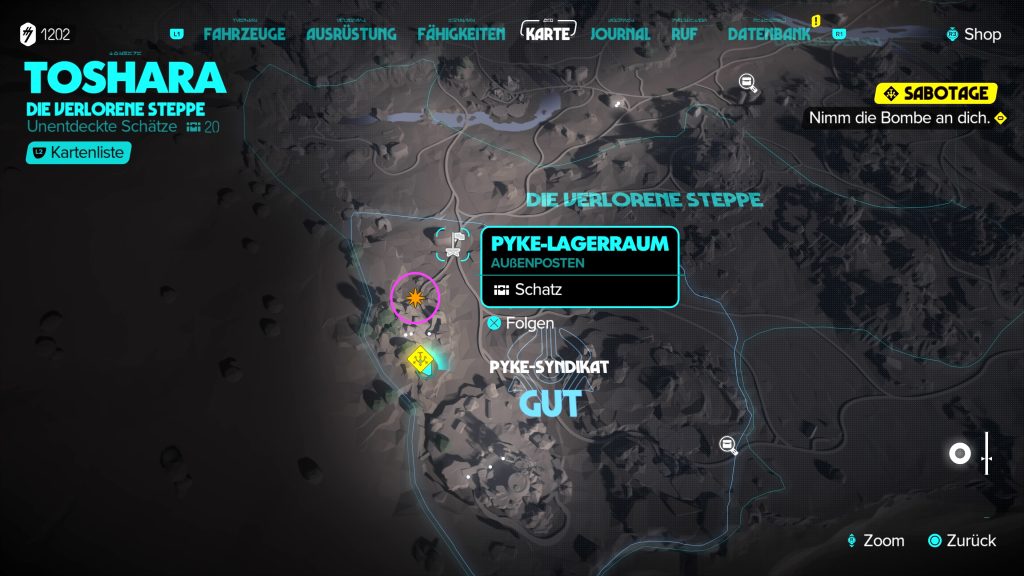The height and width of the screenshot is (576, 1024).
Task: Switch to the Fahrzeuge tab
Action: coord(244,34)
